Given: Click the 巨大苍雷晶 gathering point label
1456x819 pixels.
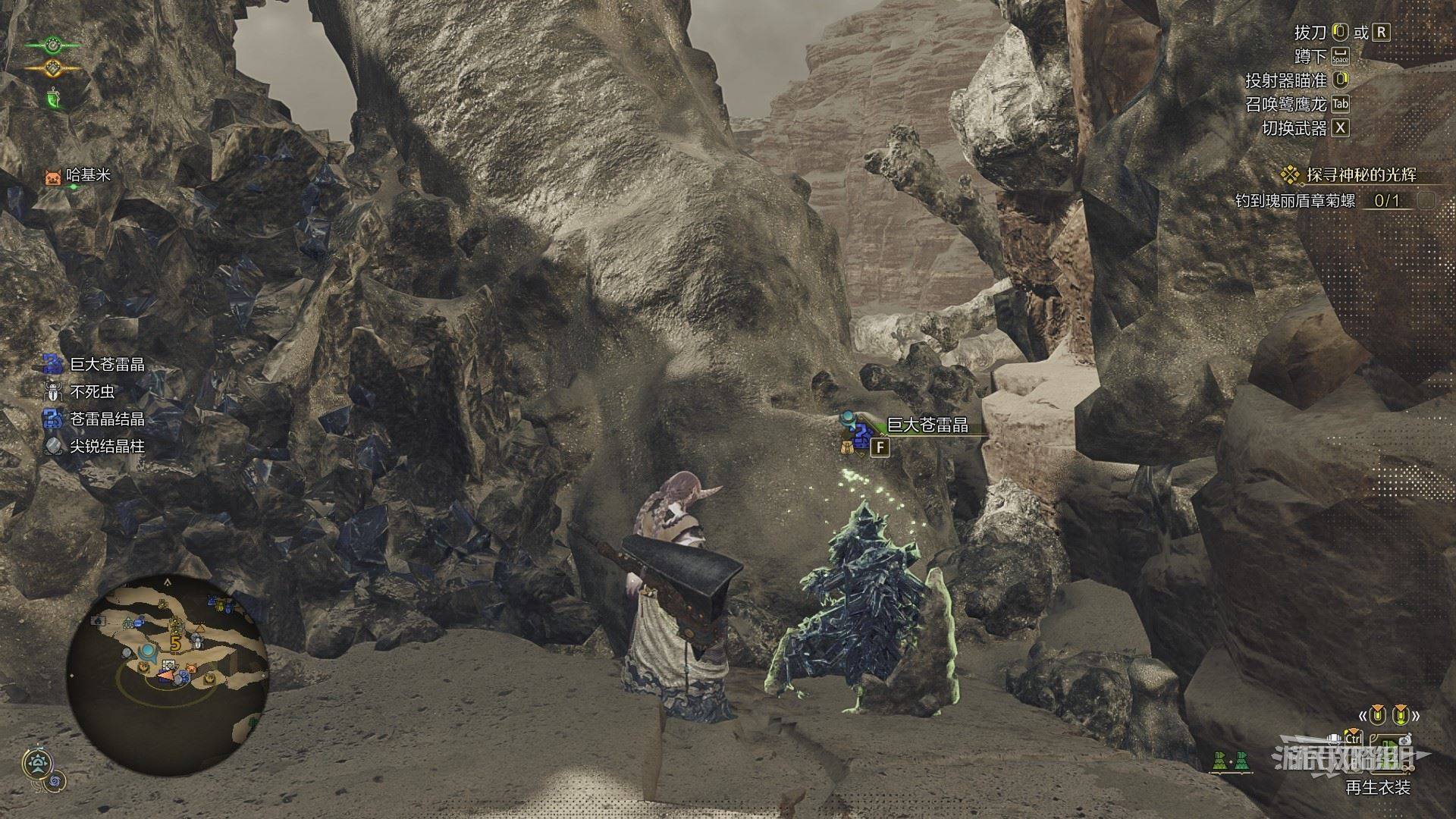Looking at the screenshot, I should [x=927, y=425].
